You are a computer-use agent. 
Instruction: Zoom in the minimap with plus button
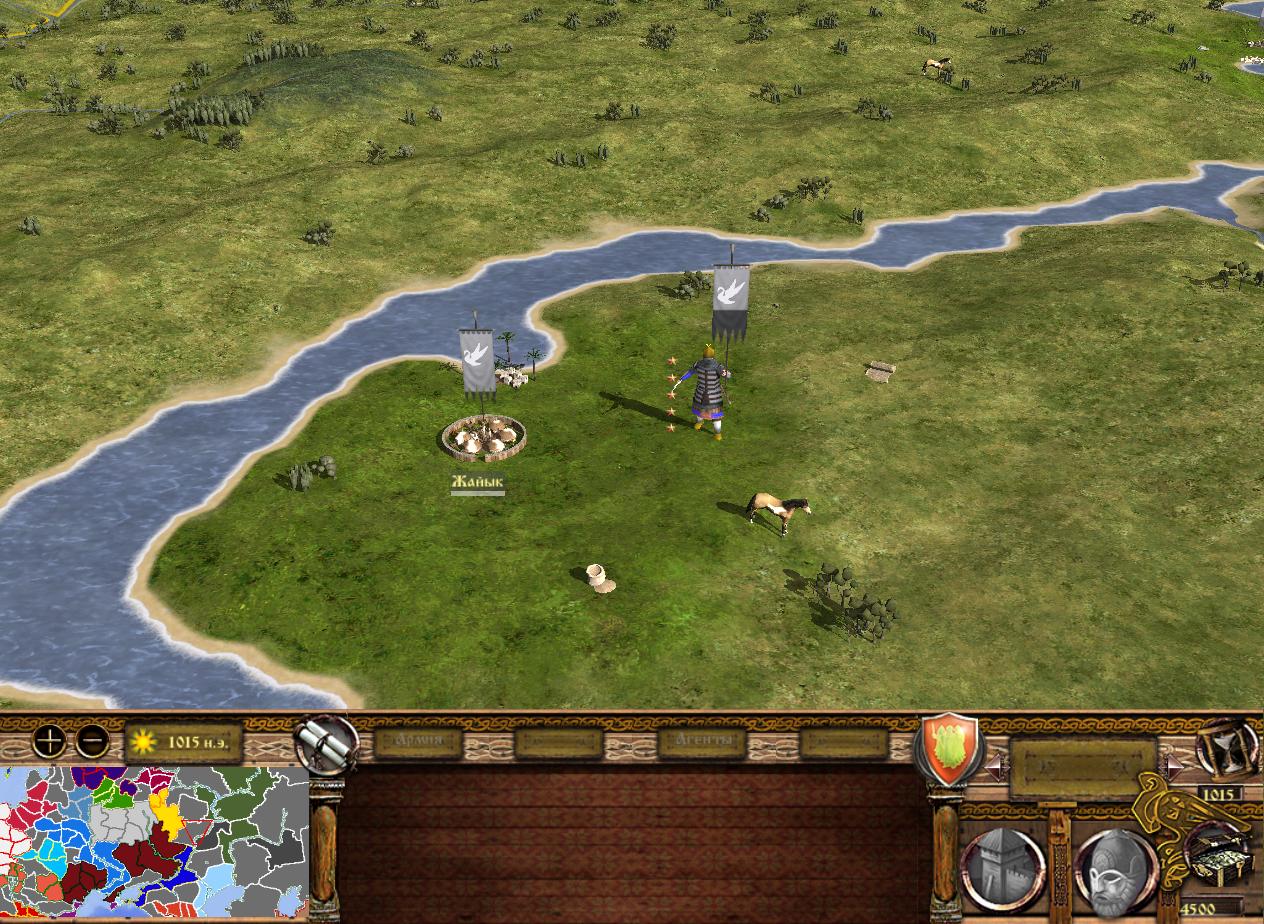(50, 741)
